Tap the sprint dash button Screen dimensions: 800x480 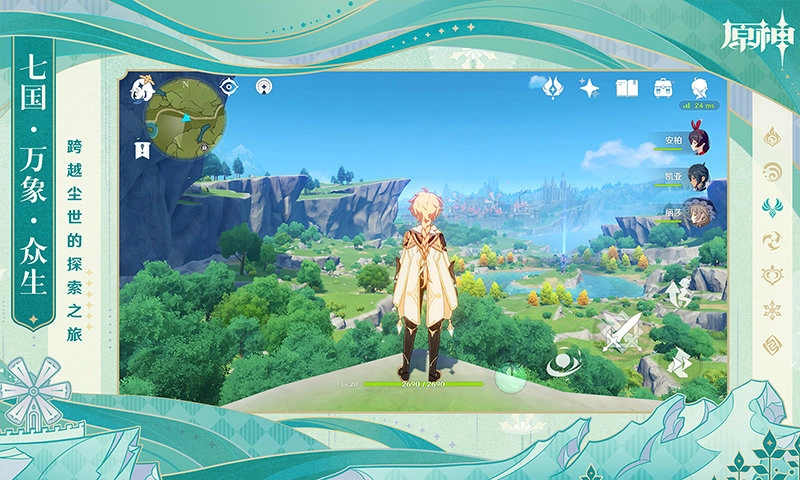pyautogui.click(x=682, y=362)
